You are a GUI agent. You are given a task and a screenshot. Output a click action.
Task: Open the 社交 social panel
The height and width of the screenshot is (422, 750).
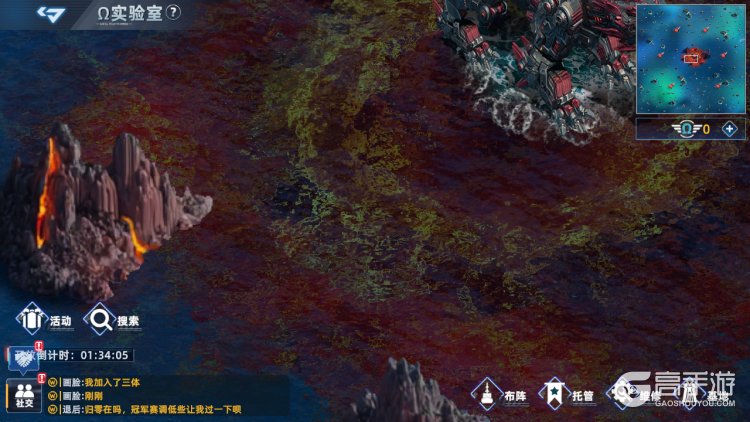click(x=23, y=396)
